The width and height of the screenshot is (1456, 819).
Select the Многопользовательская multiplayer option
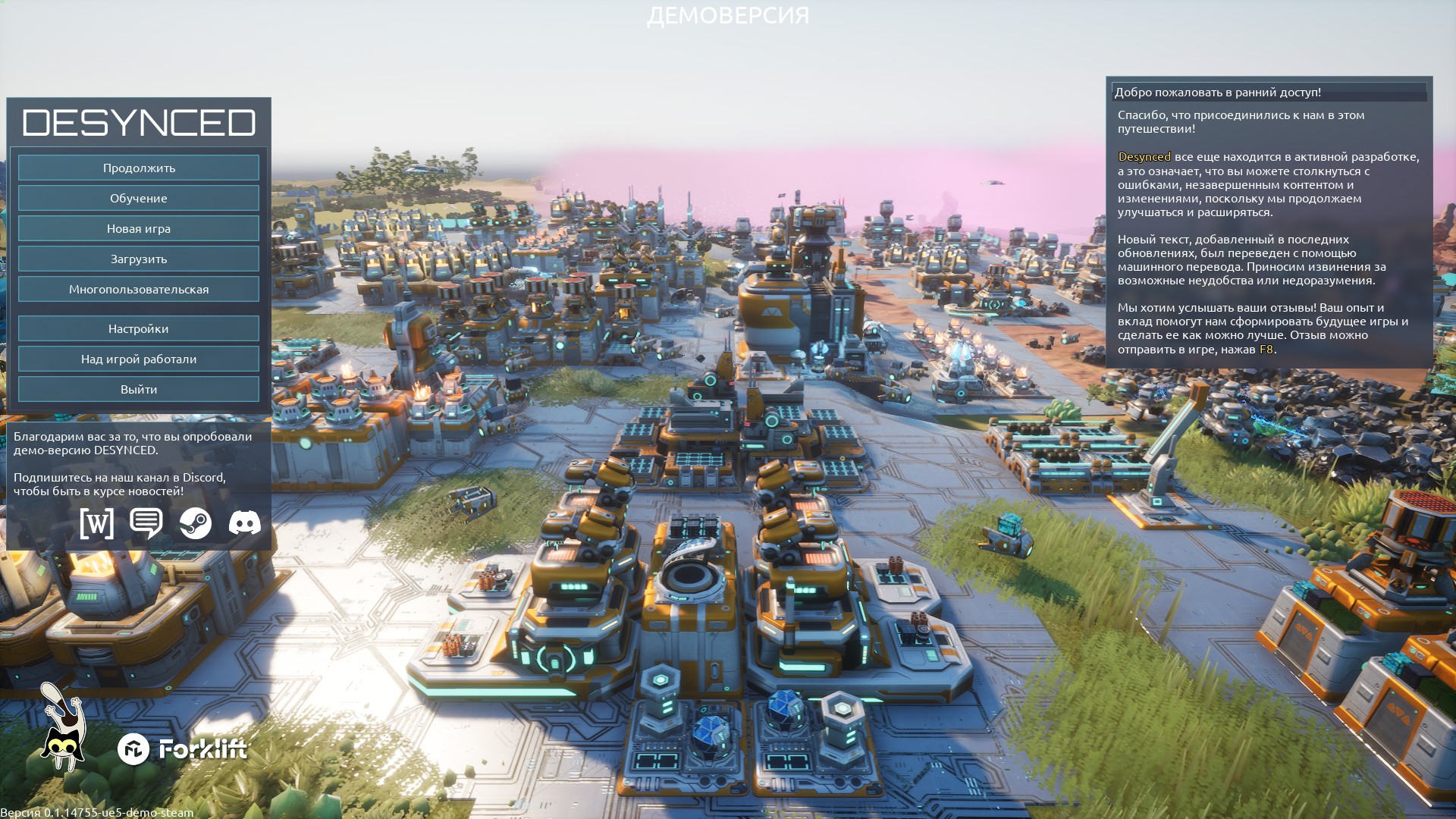point(139,289)
